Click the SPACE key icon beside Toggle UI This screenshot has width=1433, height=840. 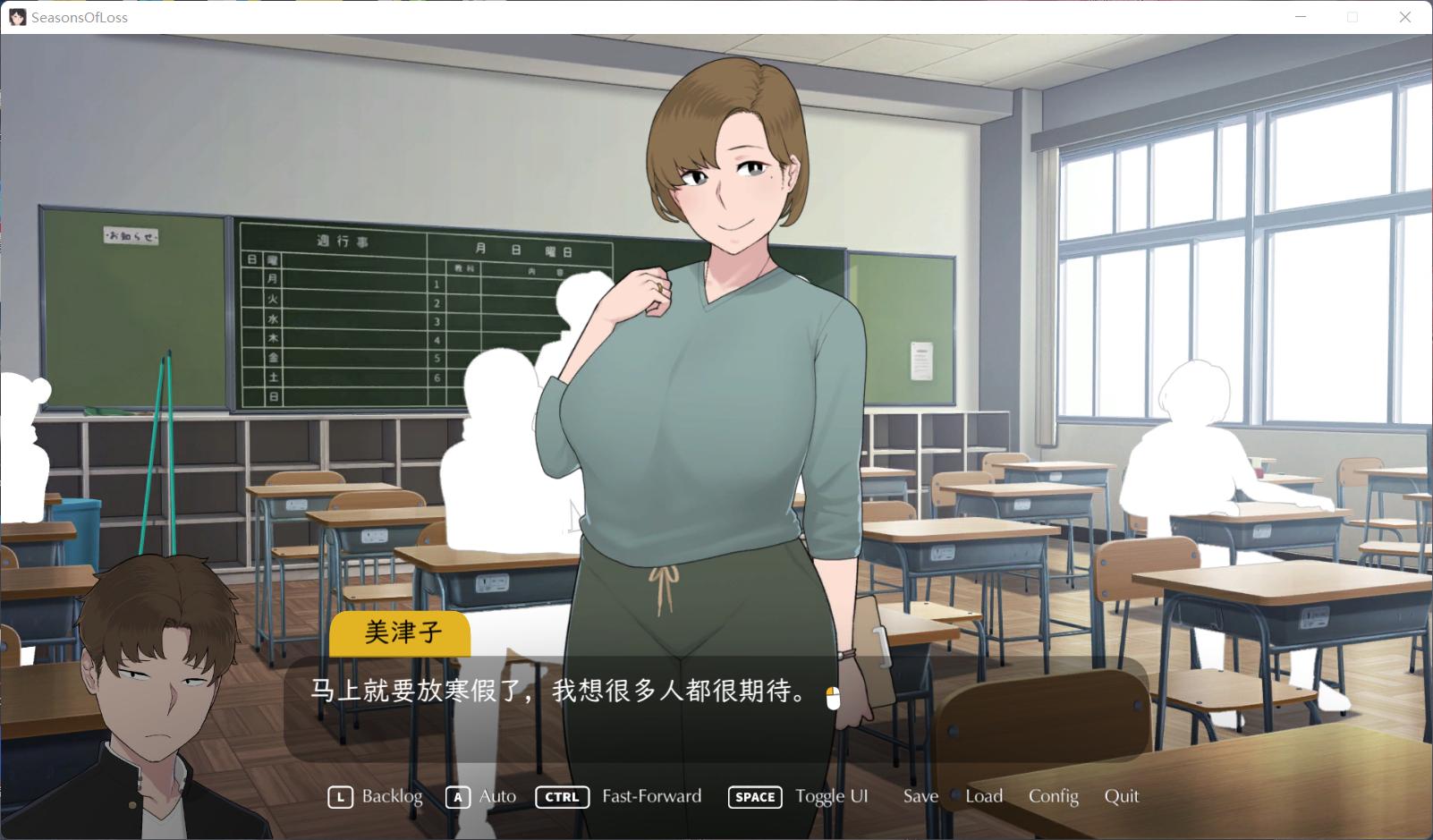point(754,797)
